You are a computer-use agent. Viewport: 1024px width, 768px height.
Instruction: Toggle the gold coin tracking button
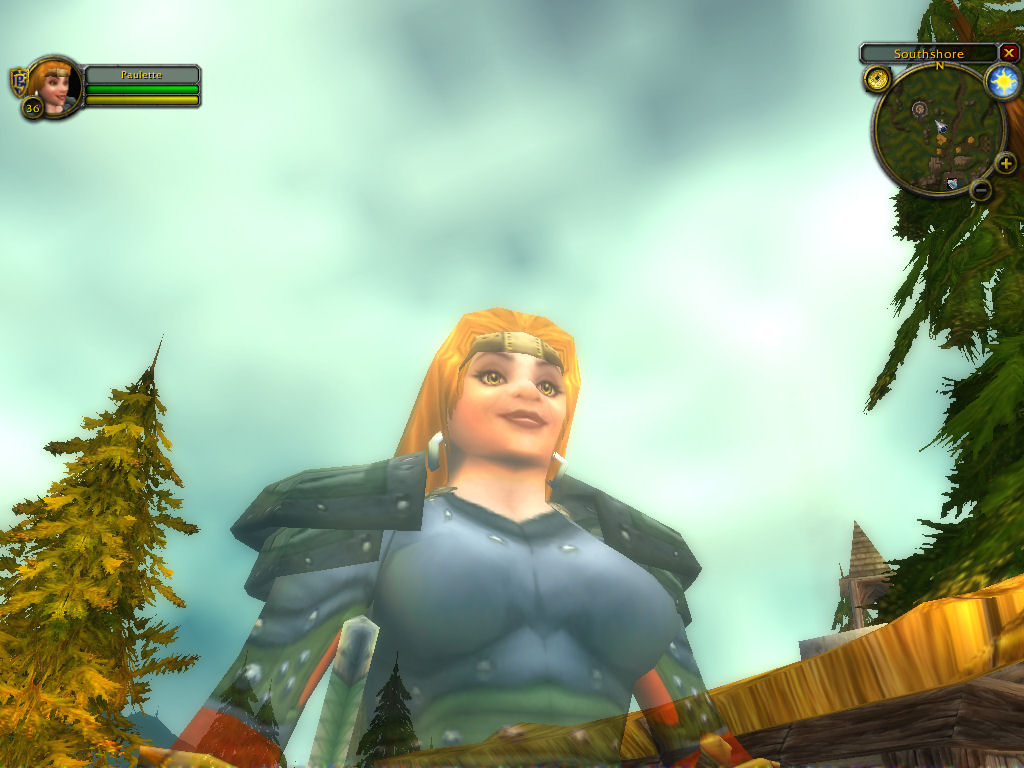[878, 79]
